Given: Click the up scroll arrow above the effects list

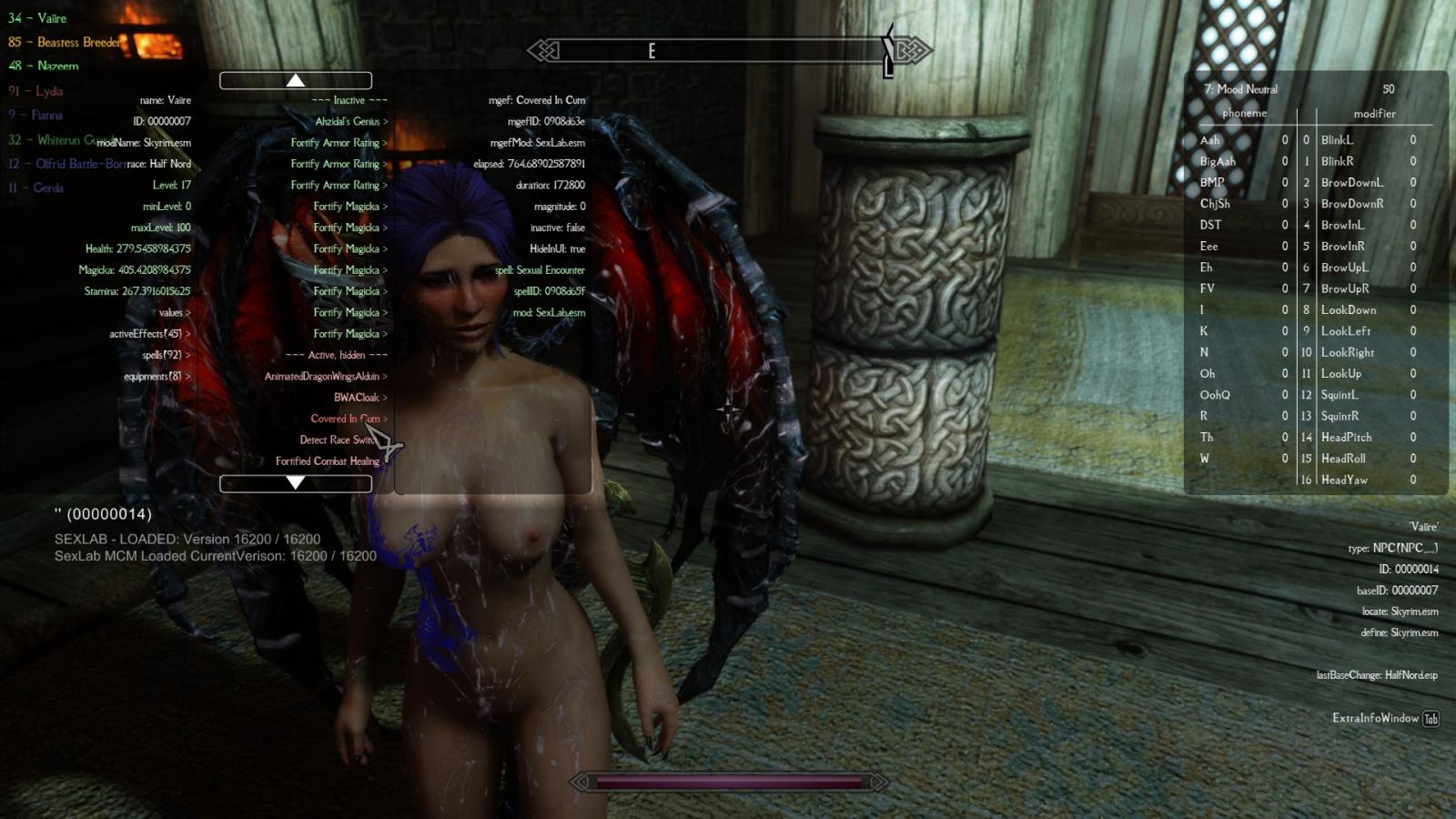Looking at the screenshot, I should point(294,80).
